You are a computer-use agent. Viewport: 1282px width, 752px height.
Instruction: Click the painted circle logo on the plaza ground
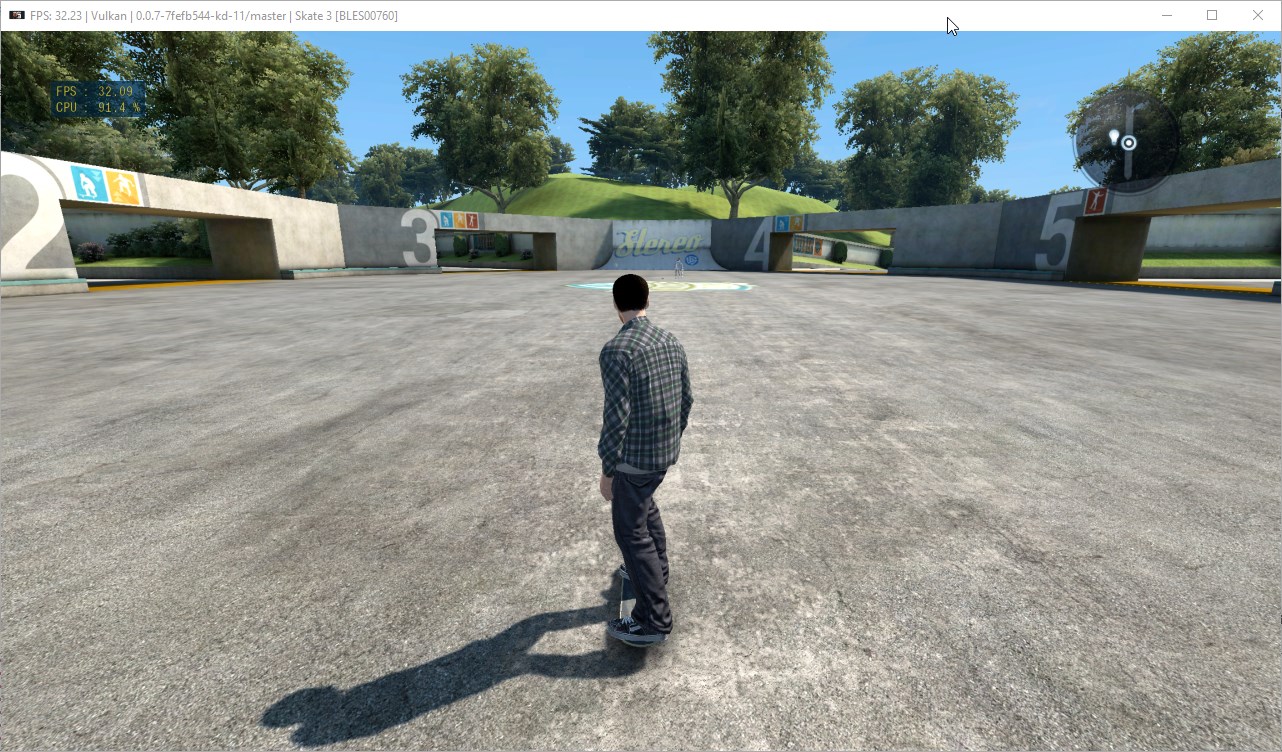pyautogui.click(x=700, y=285)
